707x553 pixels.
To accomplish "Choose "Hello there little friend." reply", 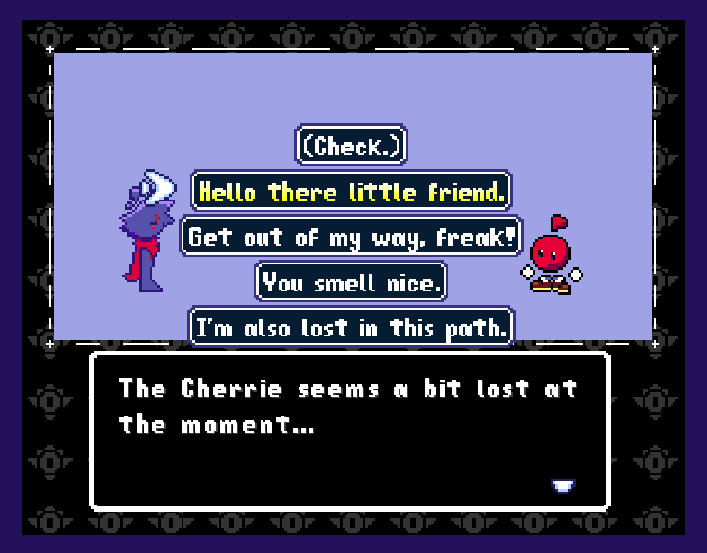I will (351, 191).
